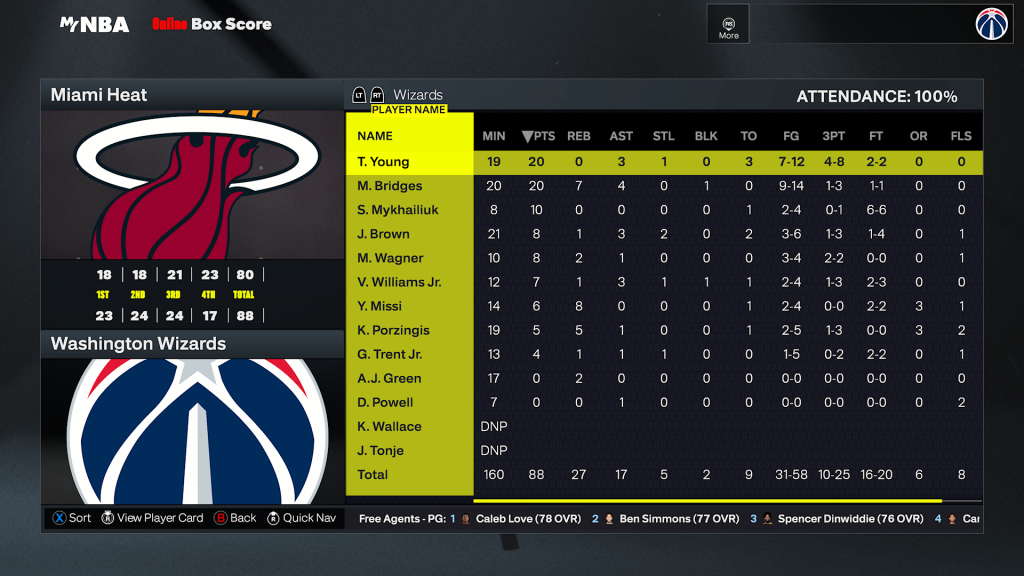The width and height of the screenshot is (1024, 576).
Task: Select T. Young's player row
Action: 384,162
